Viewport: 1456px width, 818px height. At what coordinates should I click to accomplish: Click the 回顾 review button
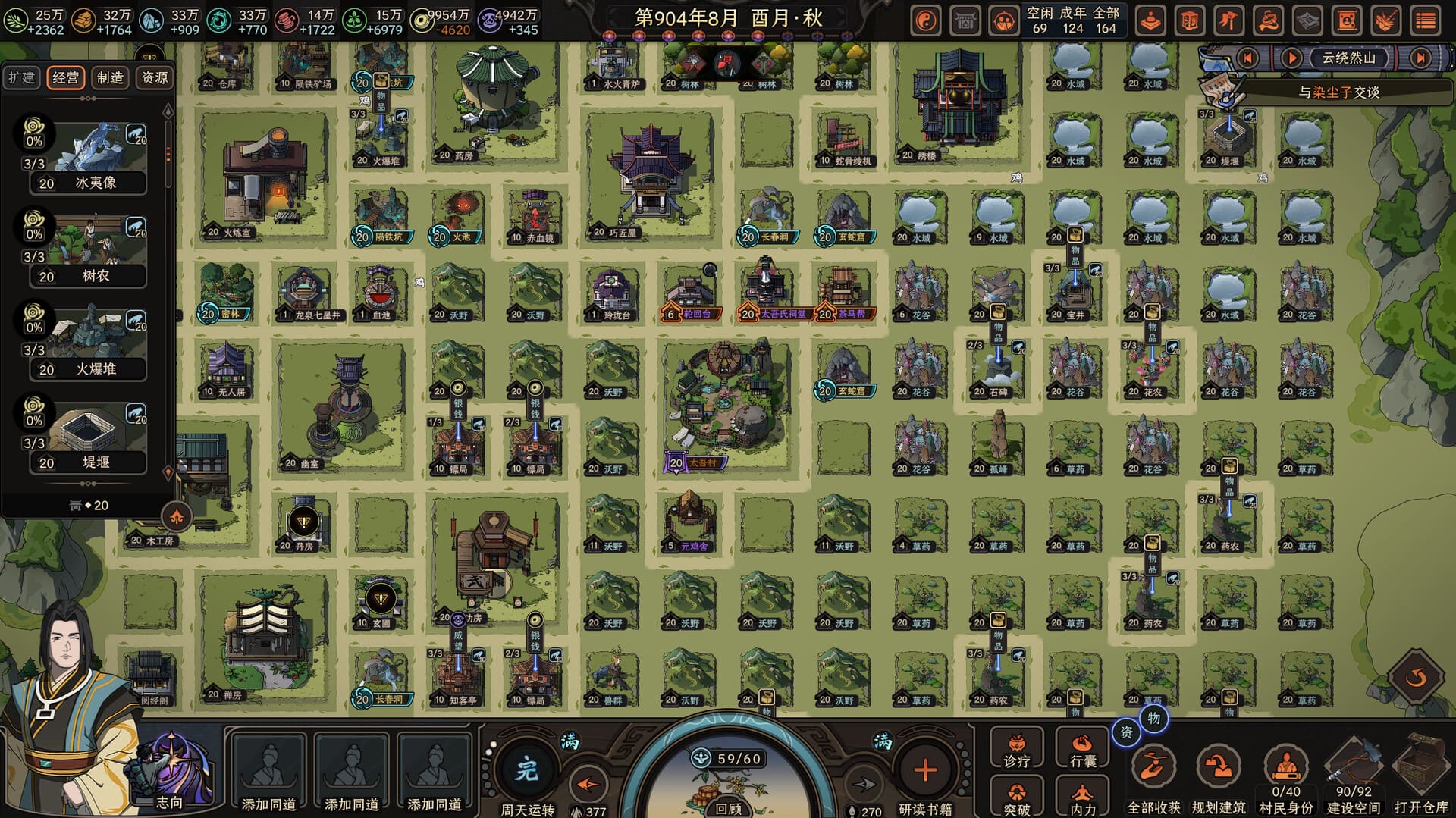click(x=728, y=808)
